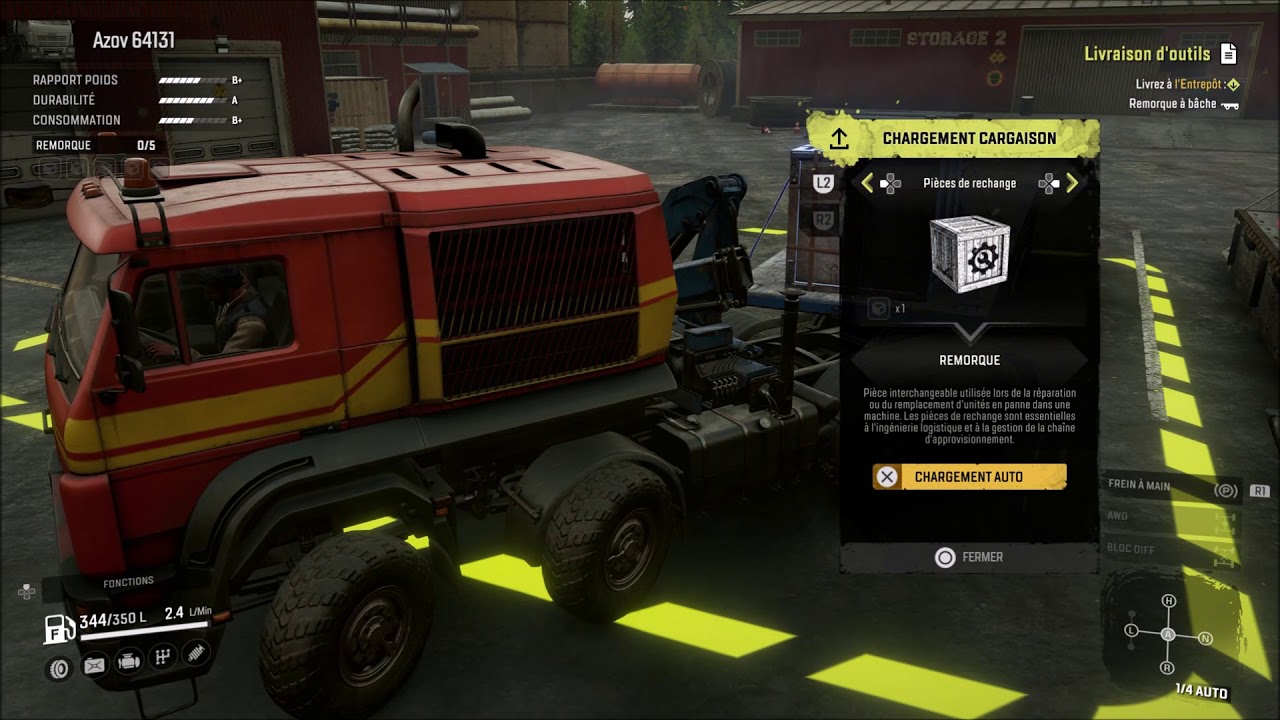This screenshot has width=1280, height=720.
Task: Select the Pièces de rechange crate
Action: pos(968,255)
